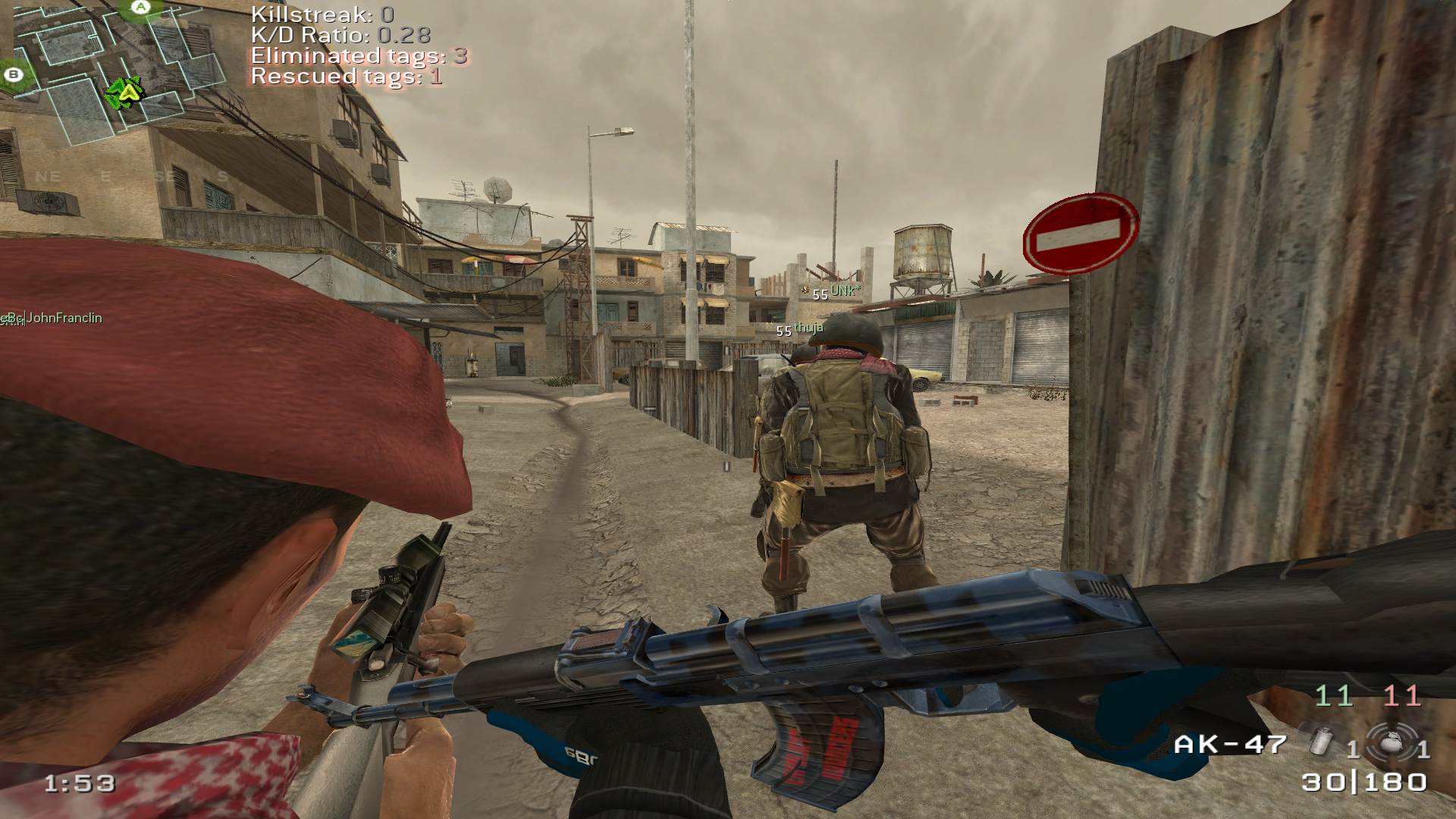Click teammate name tag thuja
Viewport: 1456px width, 819px height.
click(808, 328)
